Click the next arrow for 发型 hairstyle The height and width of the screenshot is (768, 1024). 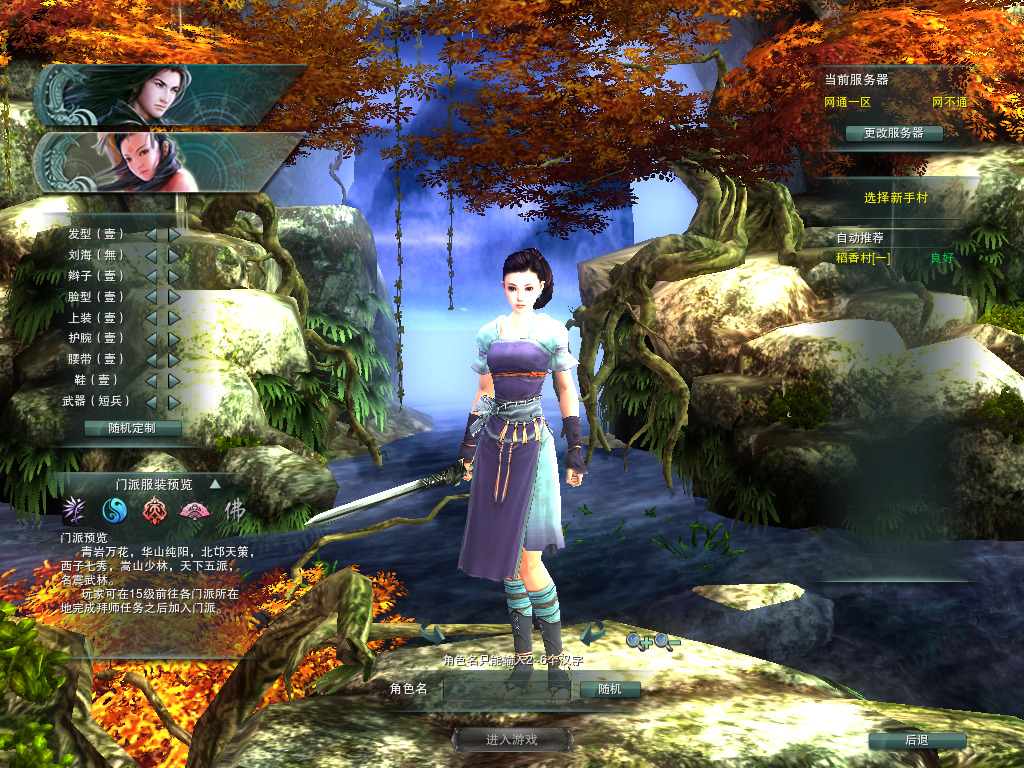click(174, 234)
